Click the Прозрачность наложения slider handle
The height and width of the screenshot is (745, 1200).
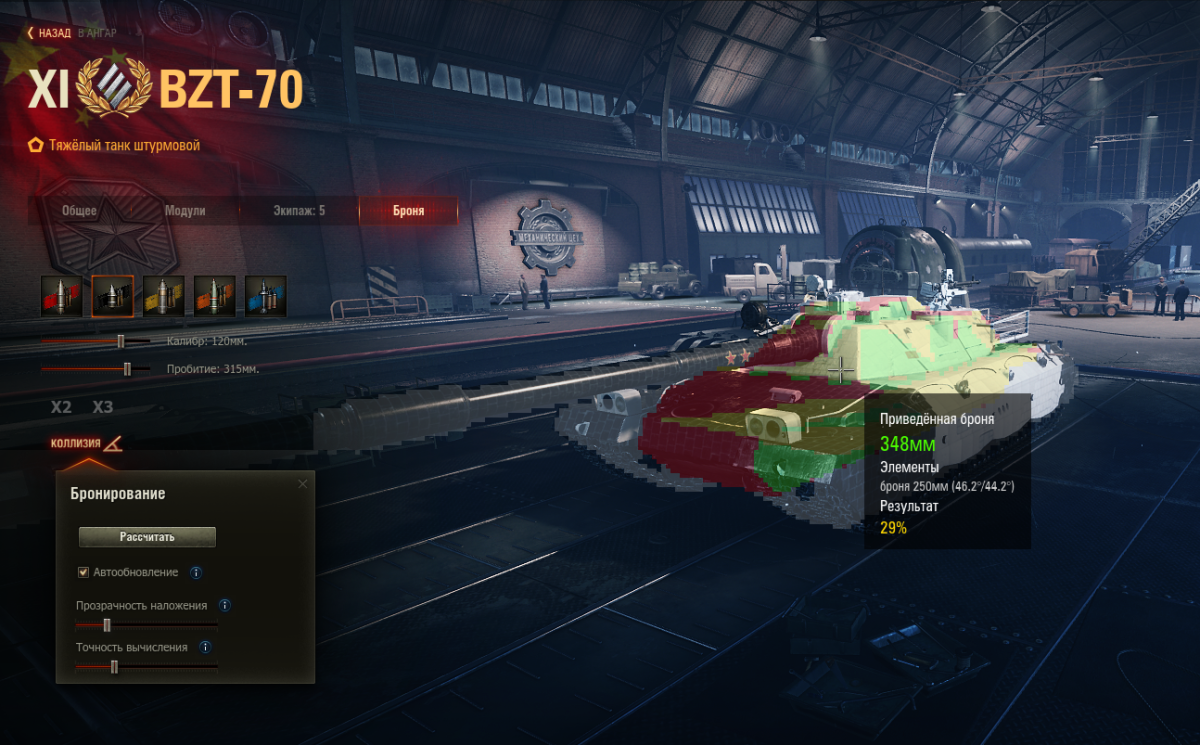click(x=107, y=625)
